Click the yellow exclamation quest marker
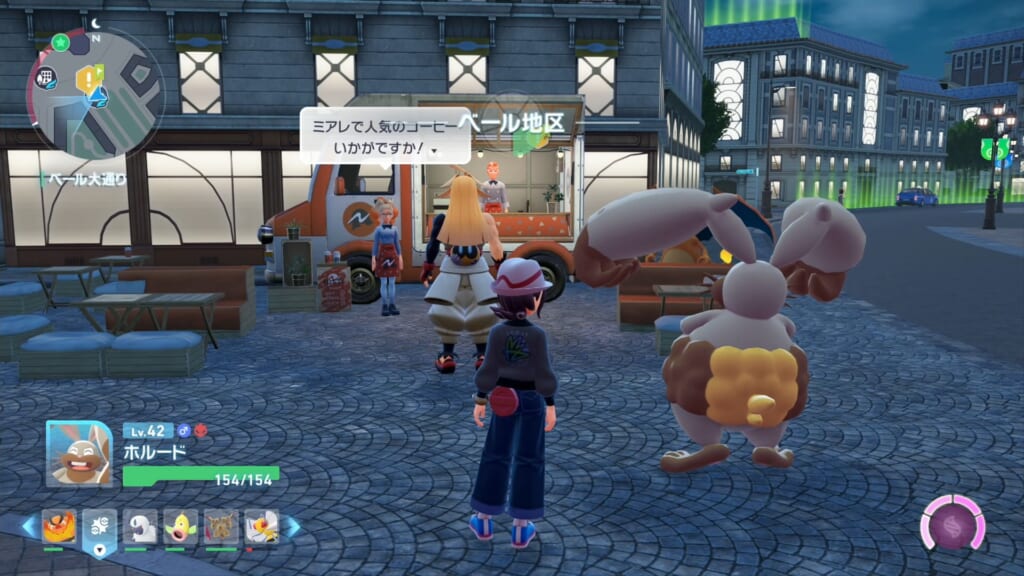1024x576 pixels. (91, 76)
